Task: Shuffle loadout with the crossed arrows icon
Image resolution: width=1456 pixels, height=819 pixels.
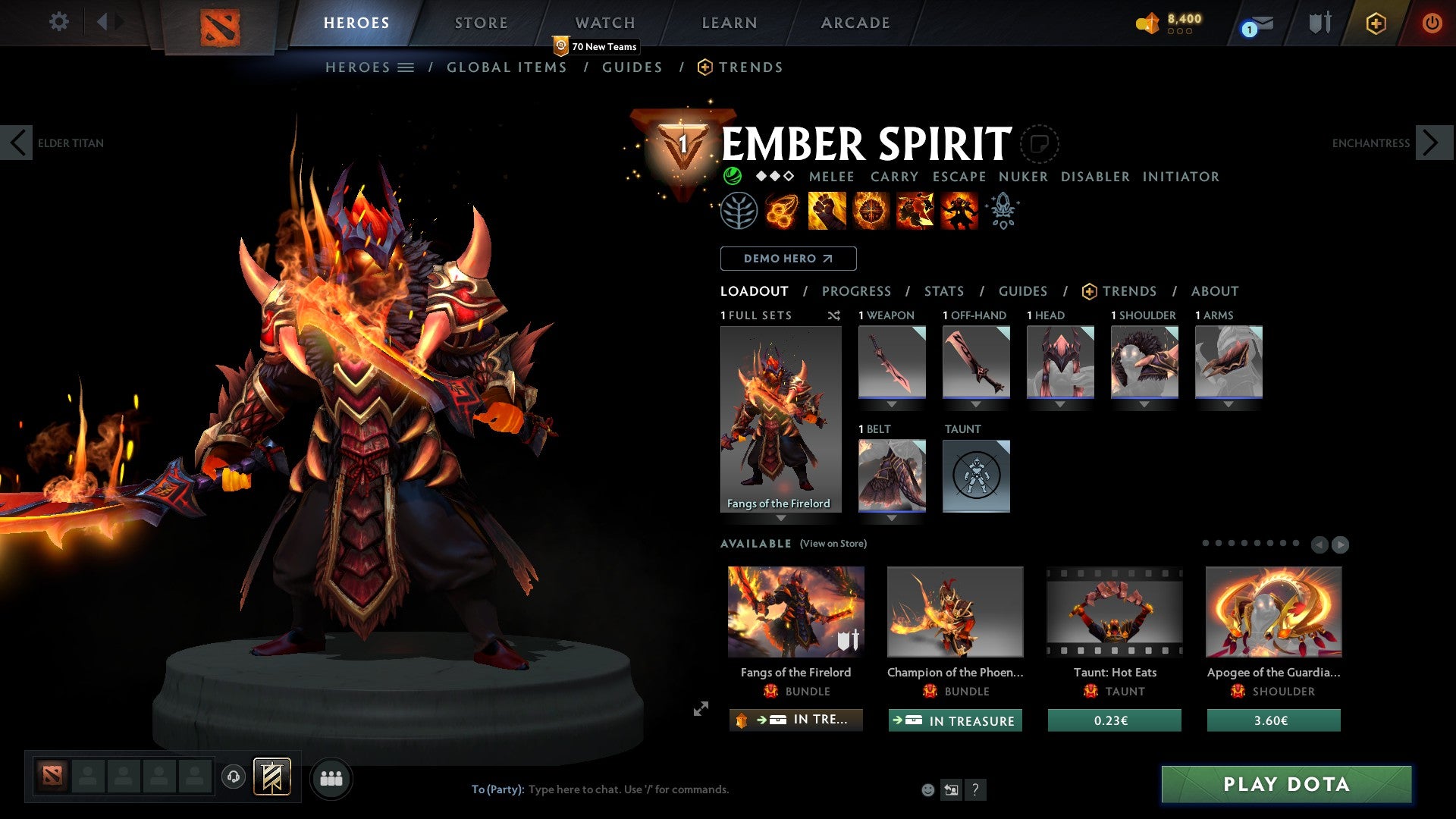Action: [x=834, y=315]
